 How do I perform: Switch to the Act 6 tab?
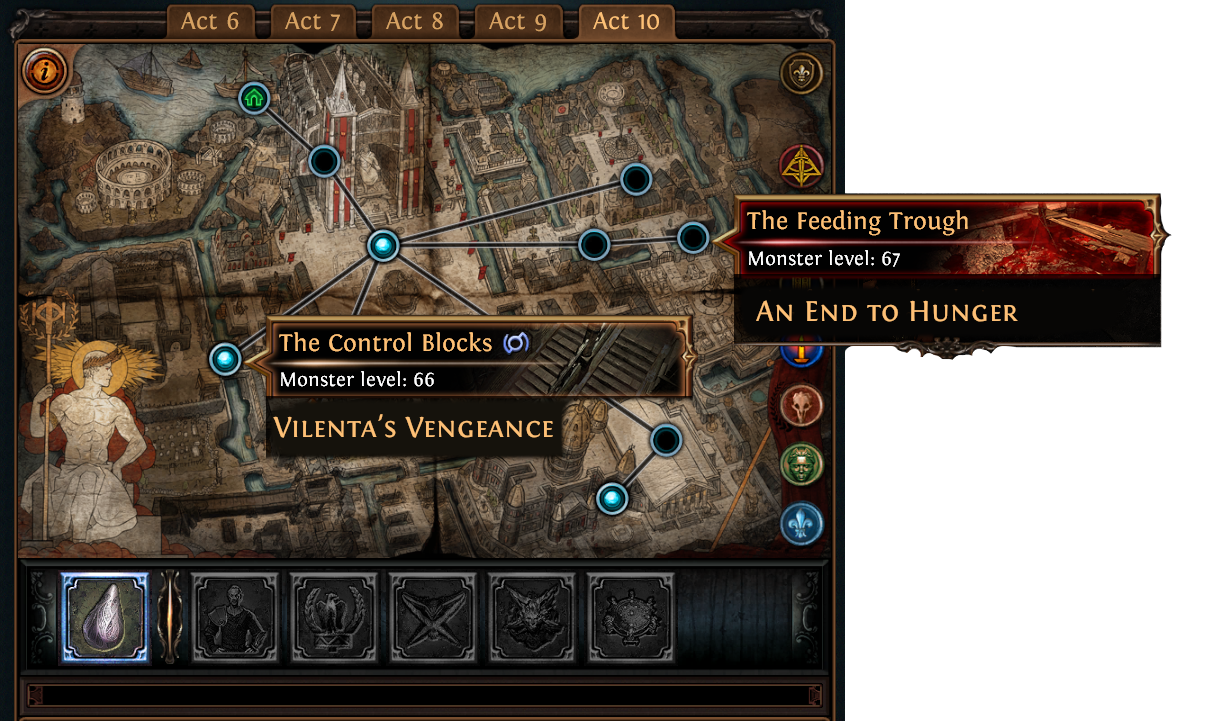tap(210, 22)
